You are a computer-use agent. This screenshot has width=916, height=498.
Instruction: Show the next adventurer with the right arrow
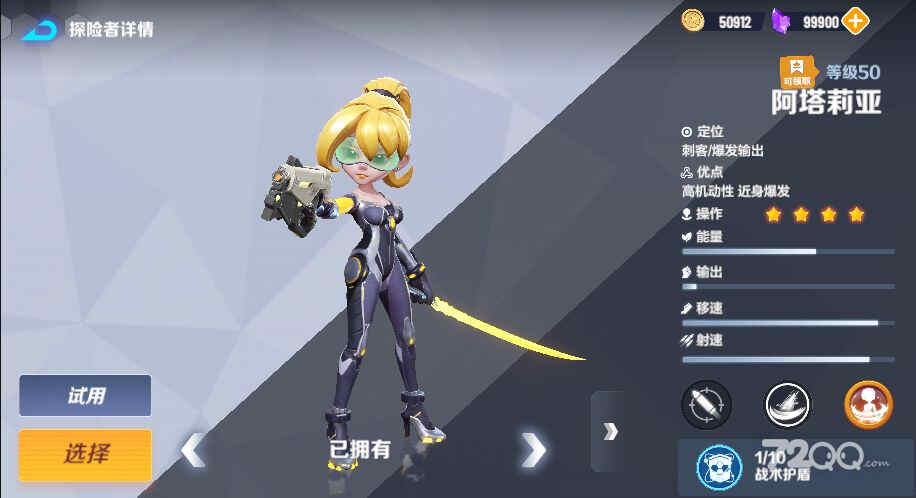click(533, 451)
